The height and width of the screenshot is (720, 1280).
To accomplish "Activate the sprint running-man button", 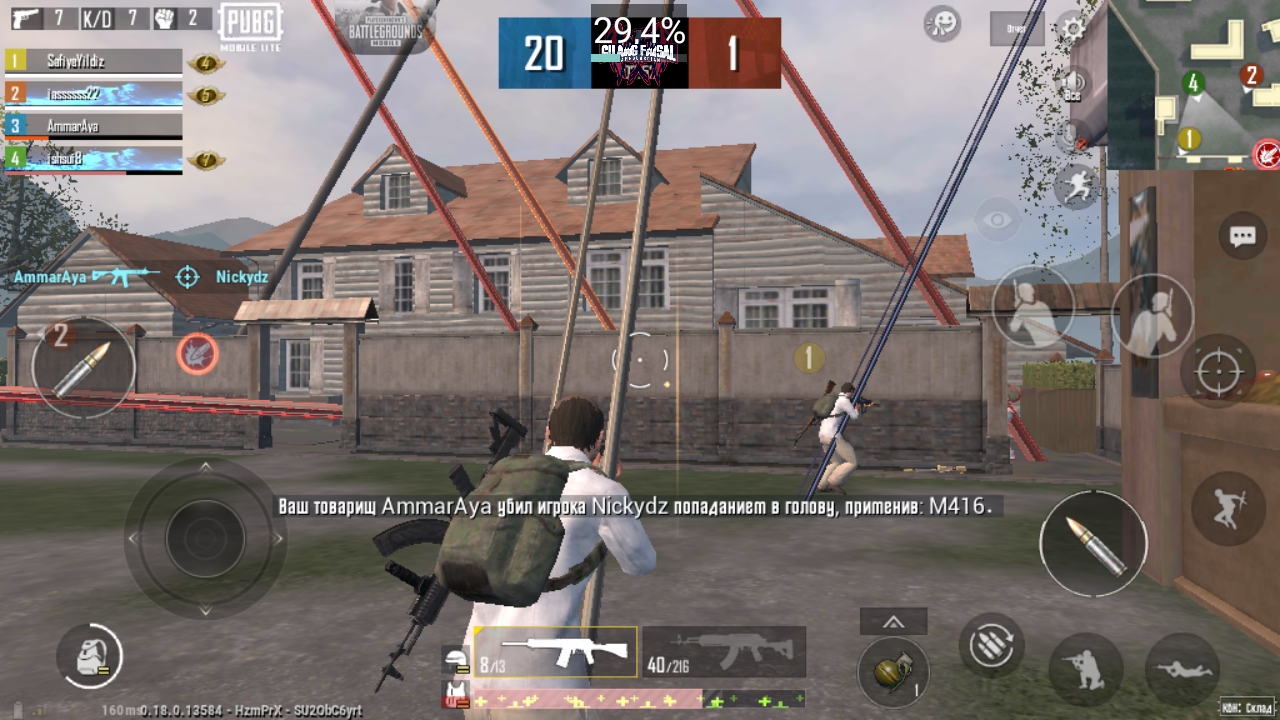I will point(1076,186).
